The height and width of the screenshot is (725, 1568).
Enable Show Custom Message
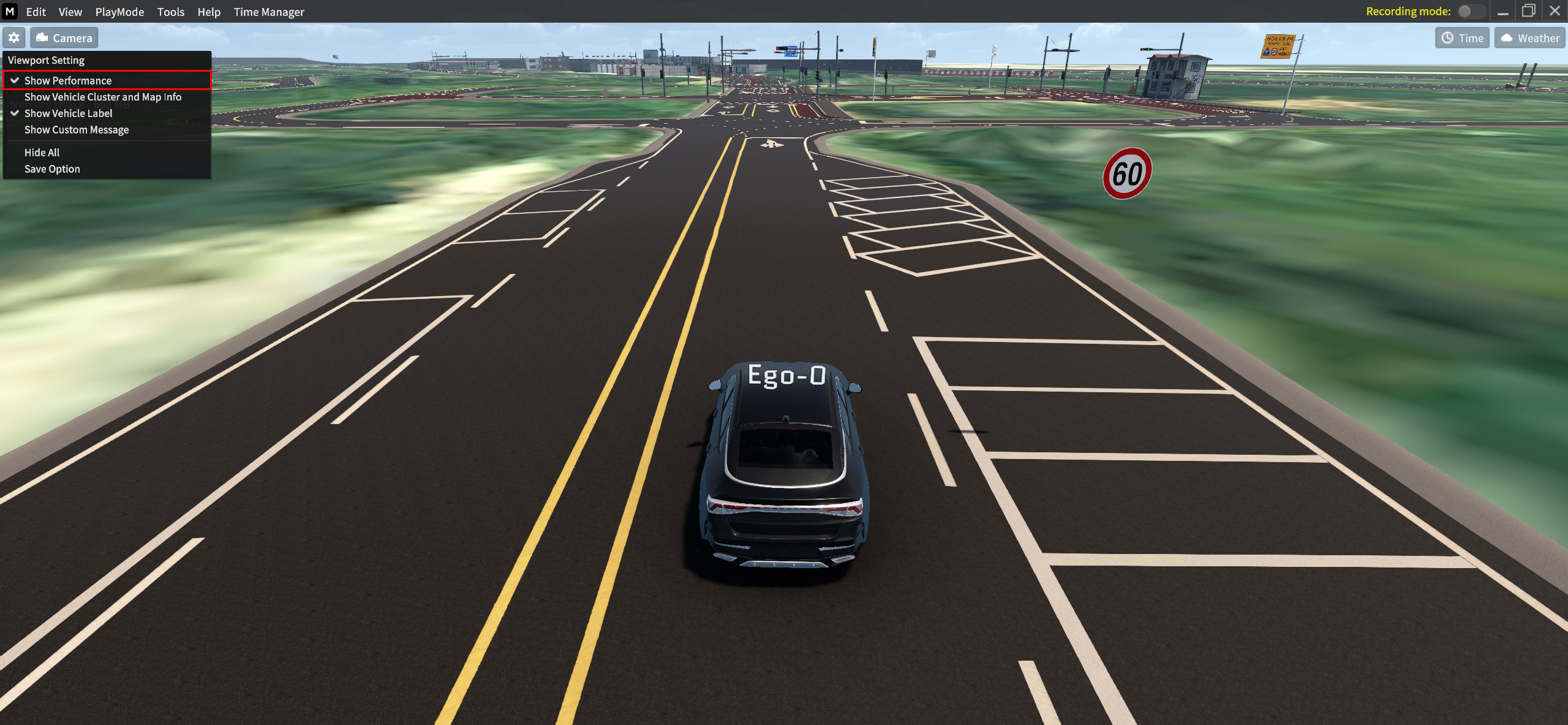tap(77, 130)
